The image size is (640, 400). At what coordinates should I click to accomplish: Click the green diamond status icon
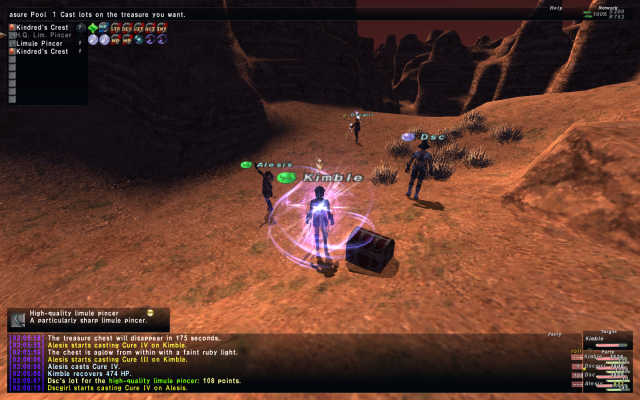point(93,27)
